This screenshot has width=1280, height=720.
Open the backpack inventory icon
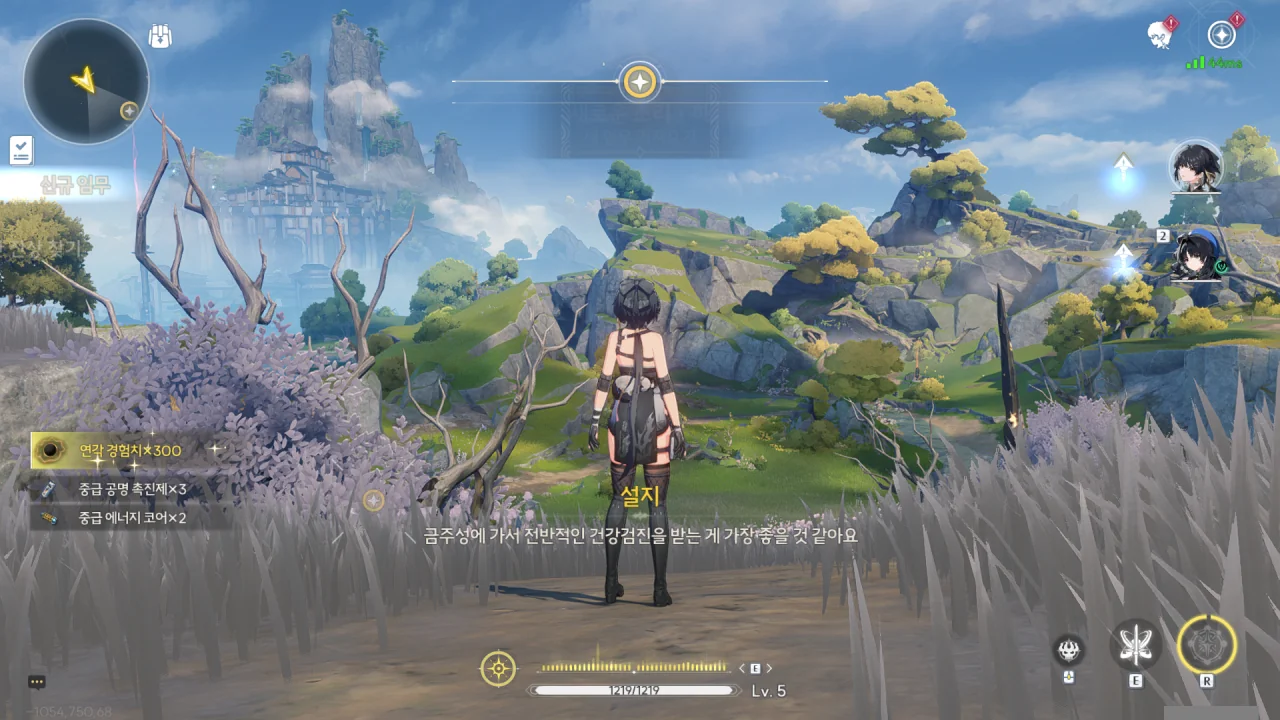click(x=160, y=37)
